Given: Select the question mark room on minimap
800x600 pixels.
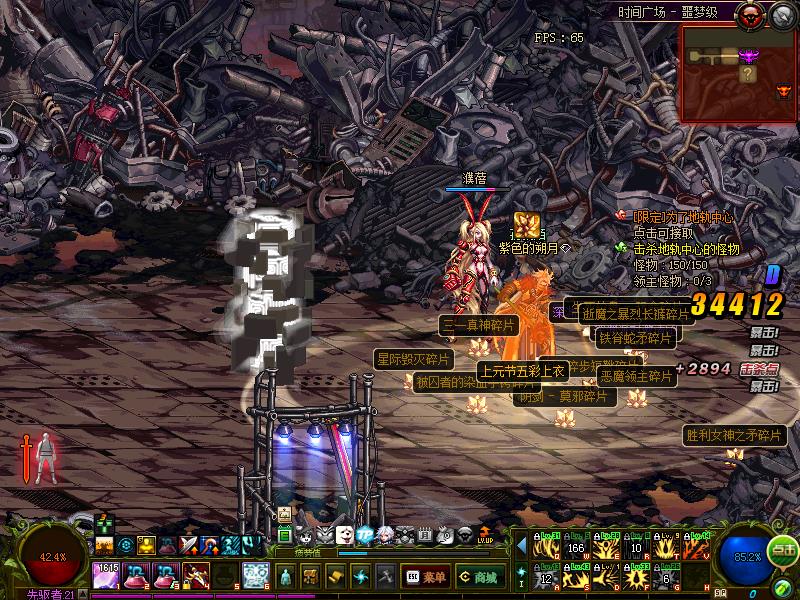Looking at the screenshot, I should pyautogui.click(x=746, y=73).
